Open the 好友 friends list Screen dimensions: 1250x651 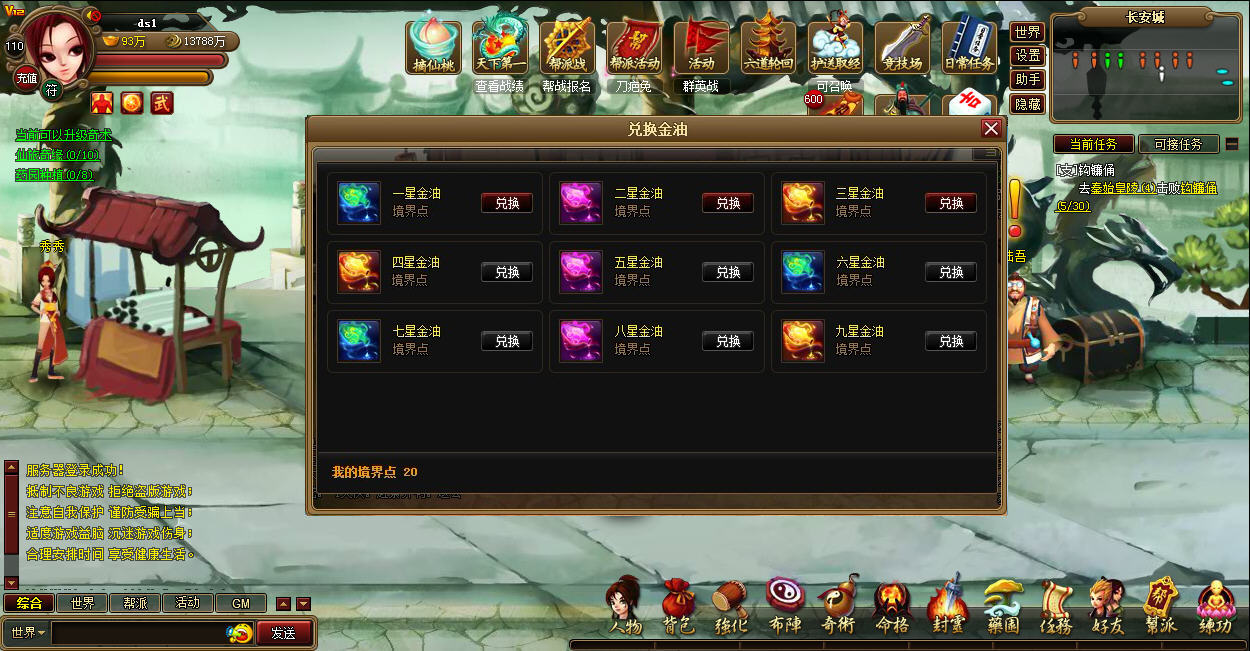coord(1107,608)
